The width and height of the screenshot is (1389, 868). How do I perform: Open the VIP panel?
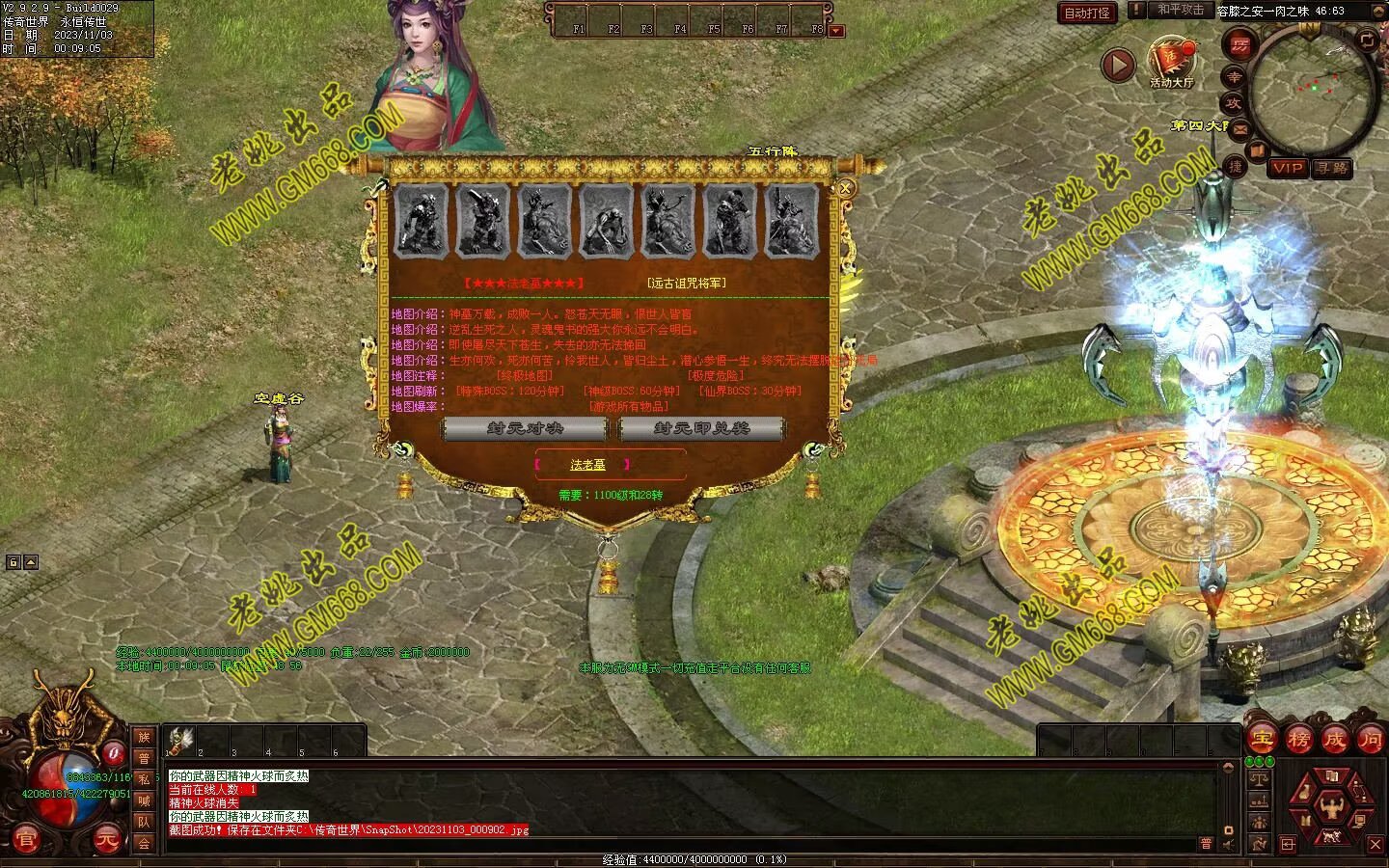click(1288, 168)
